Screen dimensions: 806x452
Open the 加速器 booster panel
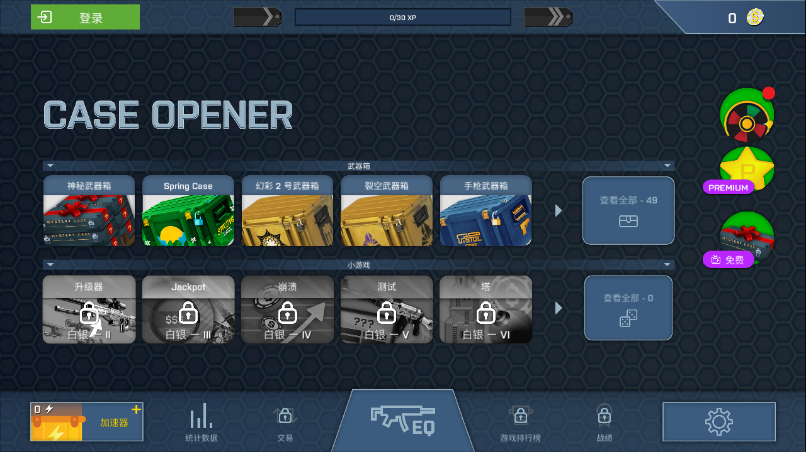coord(86,421)
